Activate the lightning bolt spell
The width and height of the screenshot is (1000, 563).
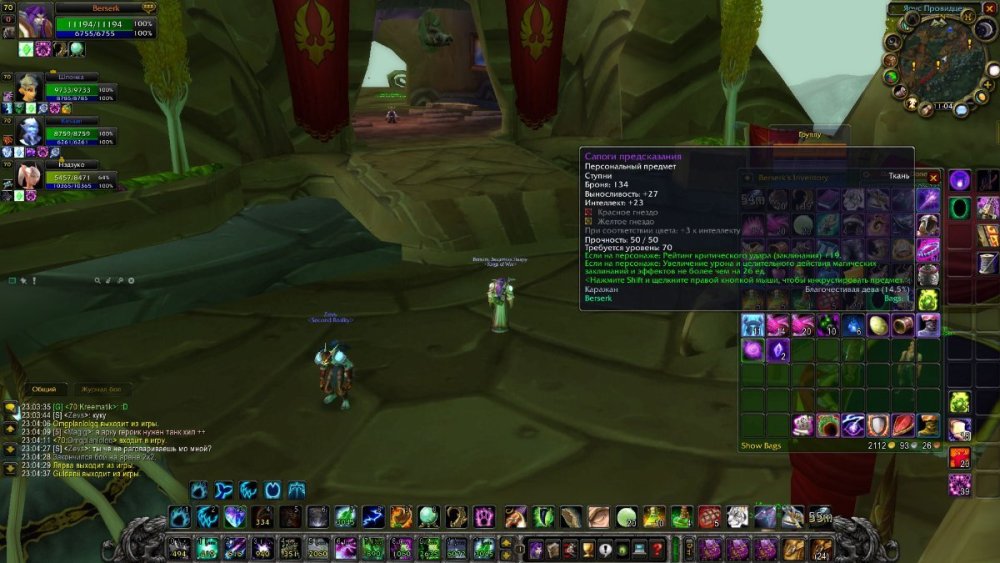tap(373, 517)
